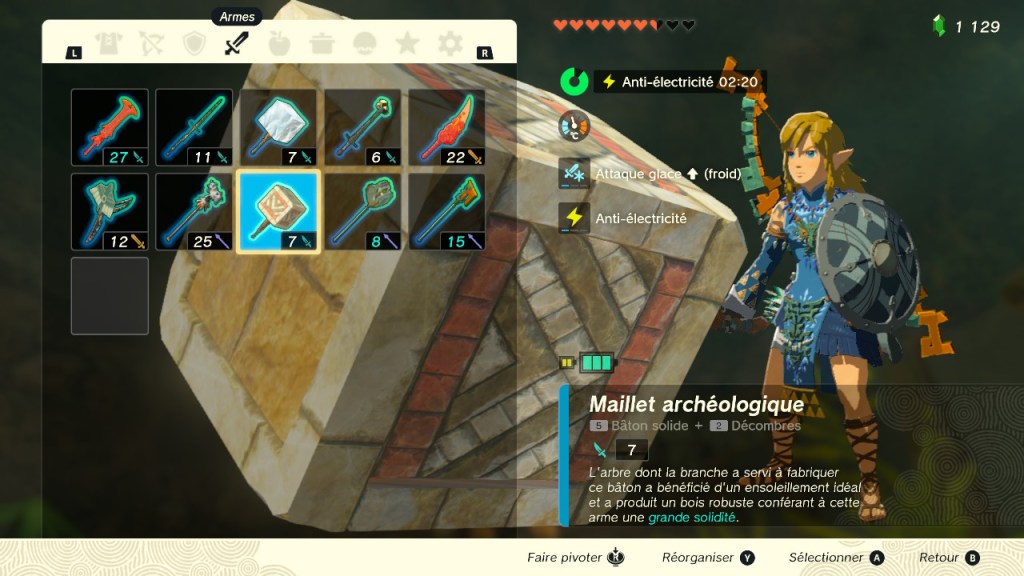Go back with the Retour option
Screen dimensions: 1024x576
(x=949, y=558)
